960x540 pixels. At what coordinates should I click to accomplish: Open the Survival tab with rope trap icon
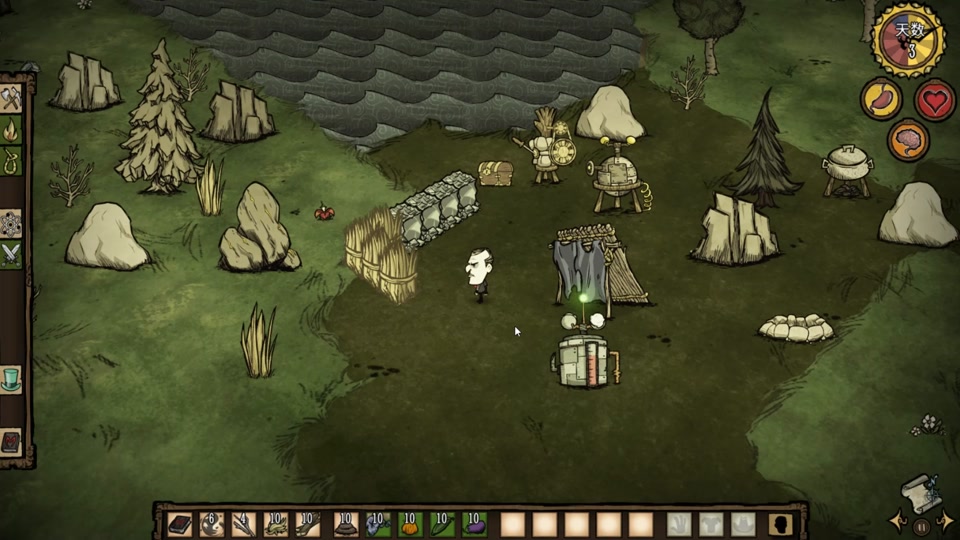click(x=11, y=160)
